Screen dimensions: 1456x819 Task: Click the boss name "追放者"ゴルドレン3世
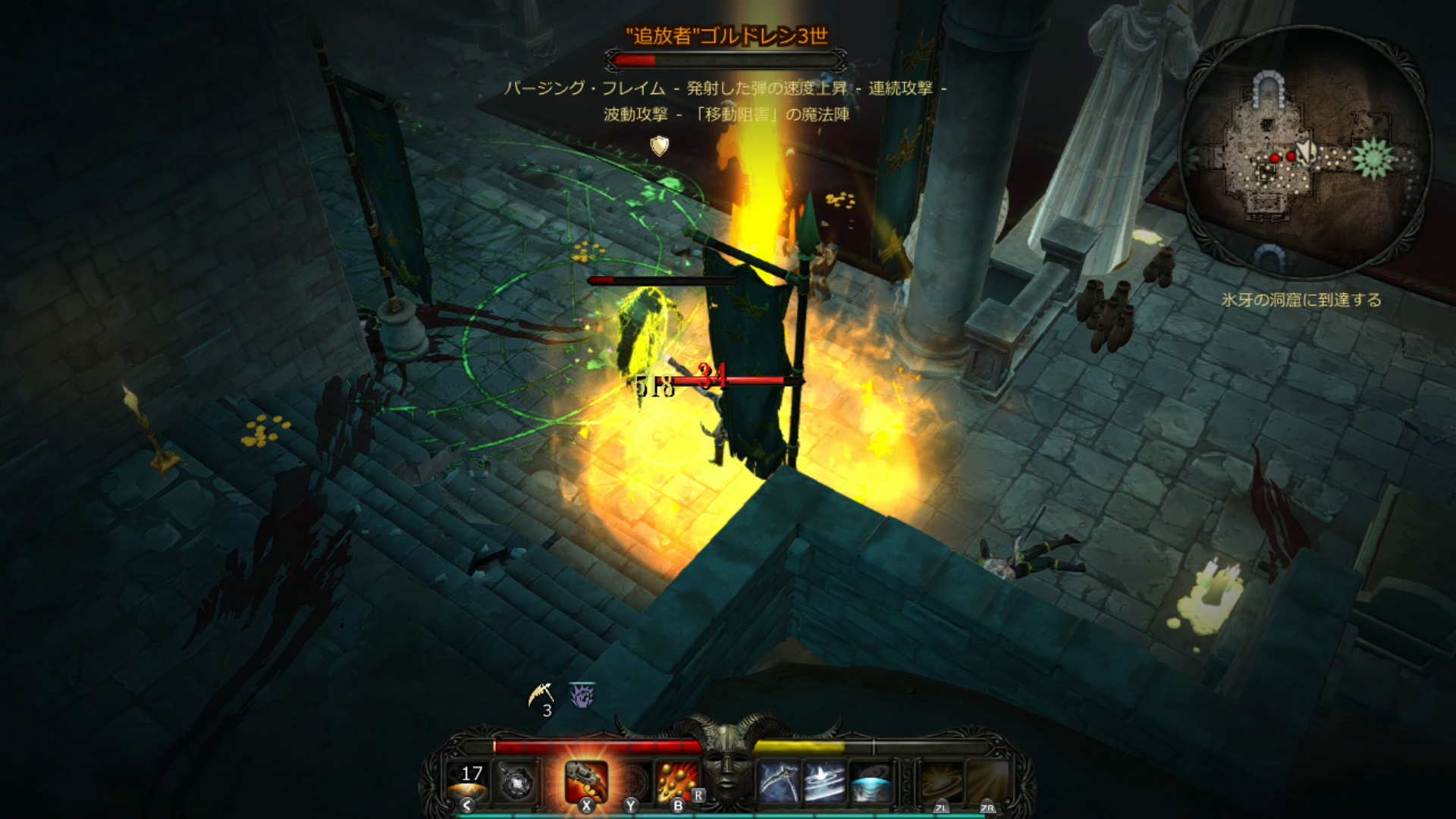tap(726, 36)
